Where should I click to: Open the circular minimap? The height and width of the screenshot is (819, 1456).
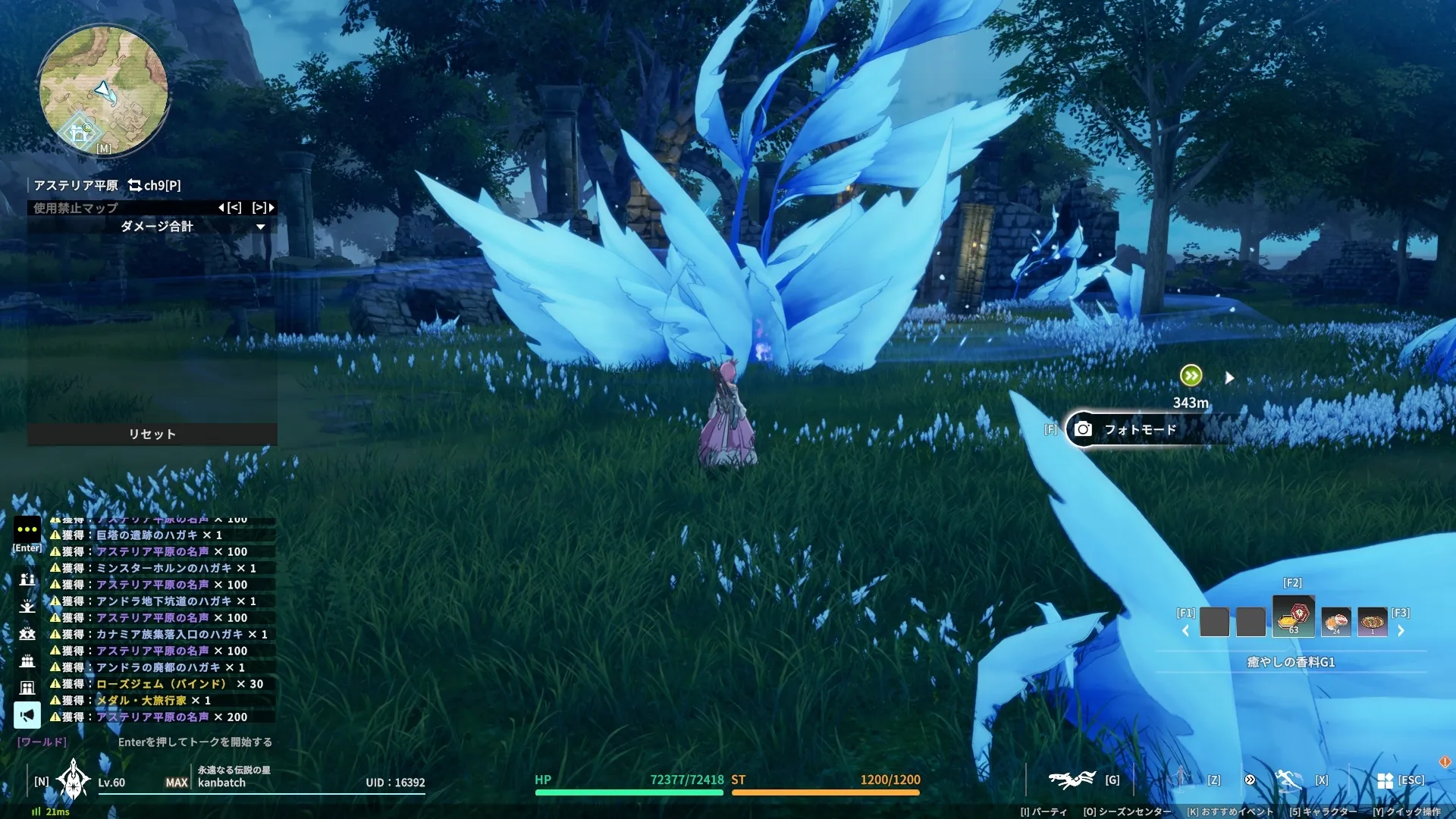[x=104, y=91]
